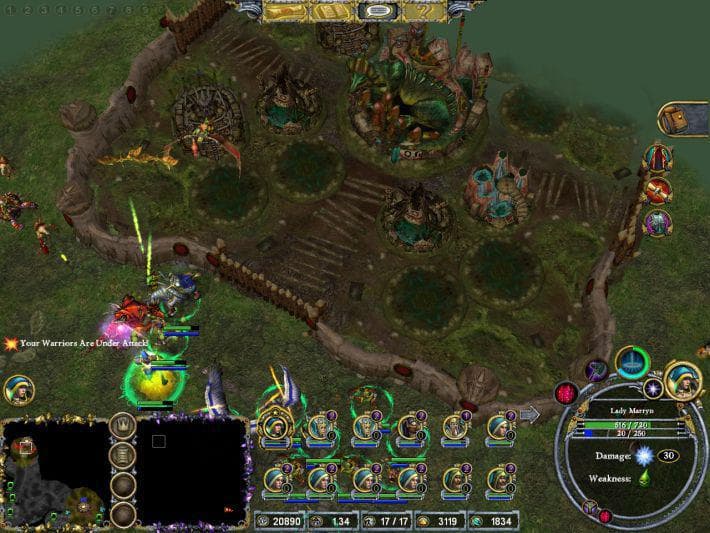Click the scroll button beside the minimap
This screenshot has height=533, width=710.
click(123, 455)
